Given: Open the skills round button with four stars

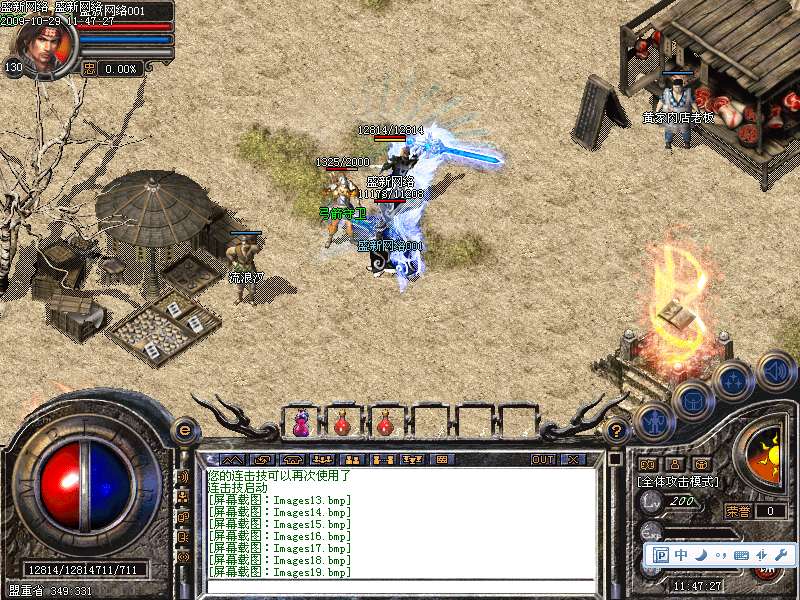Looking at the screenshot, I should pos(733,380).
